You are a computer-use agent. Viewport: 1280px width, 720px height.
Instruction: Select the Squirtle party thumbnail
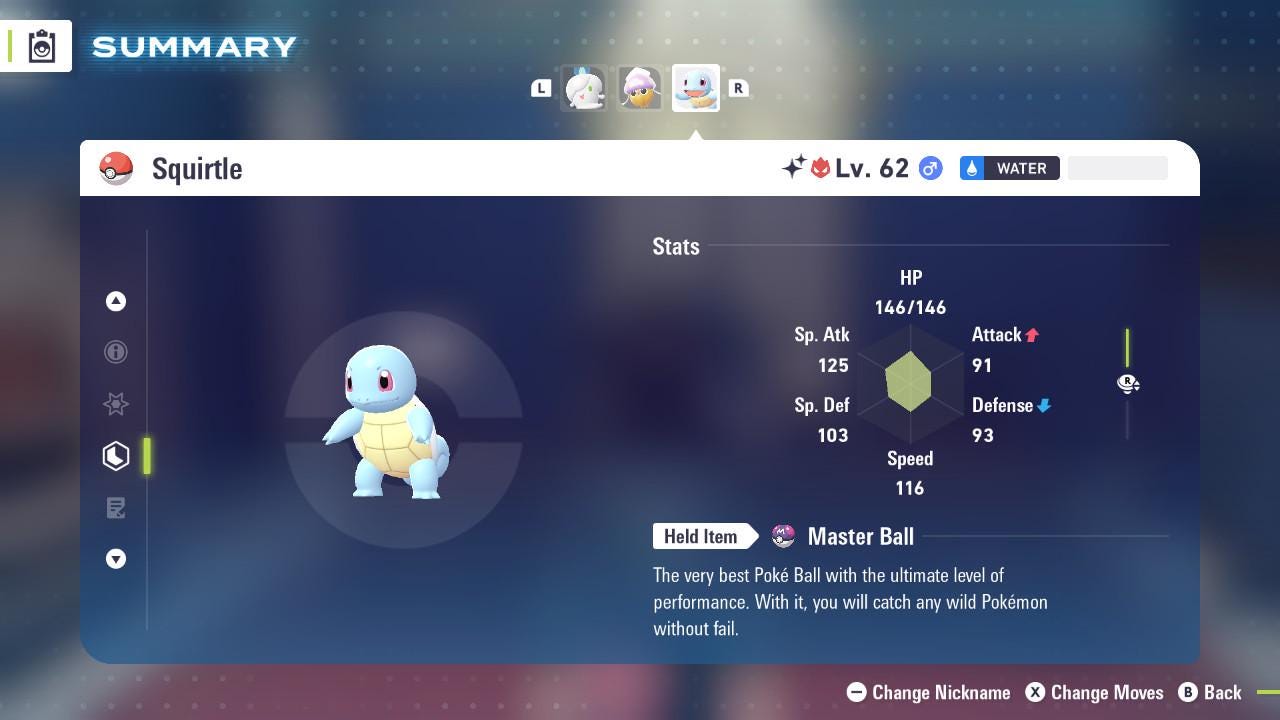pyautogui.click(x=695, y=89)
